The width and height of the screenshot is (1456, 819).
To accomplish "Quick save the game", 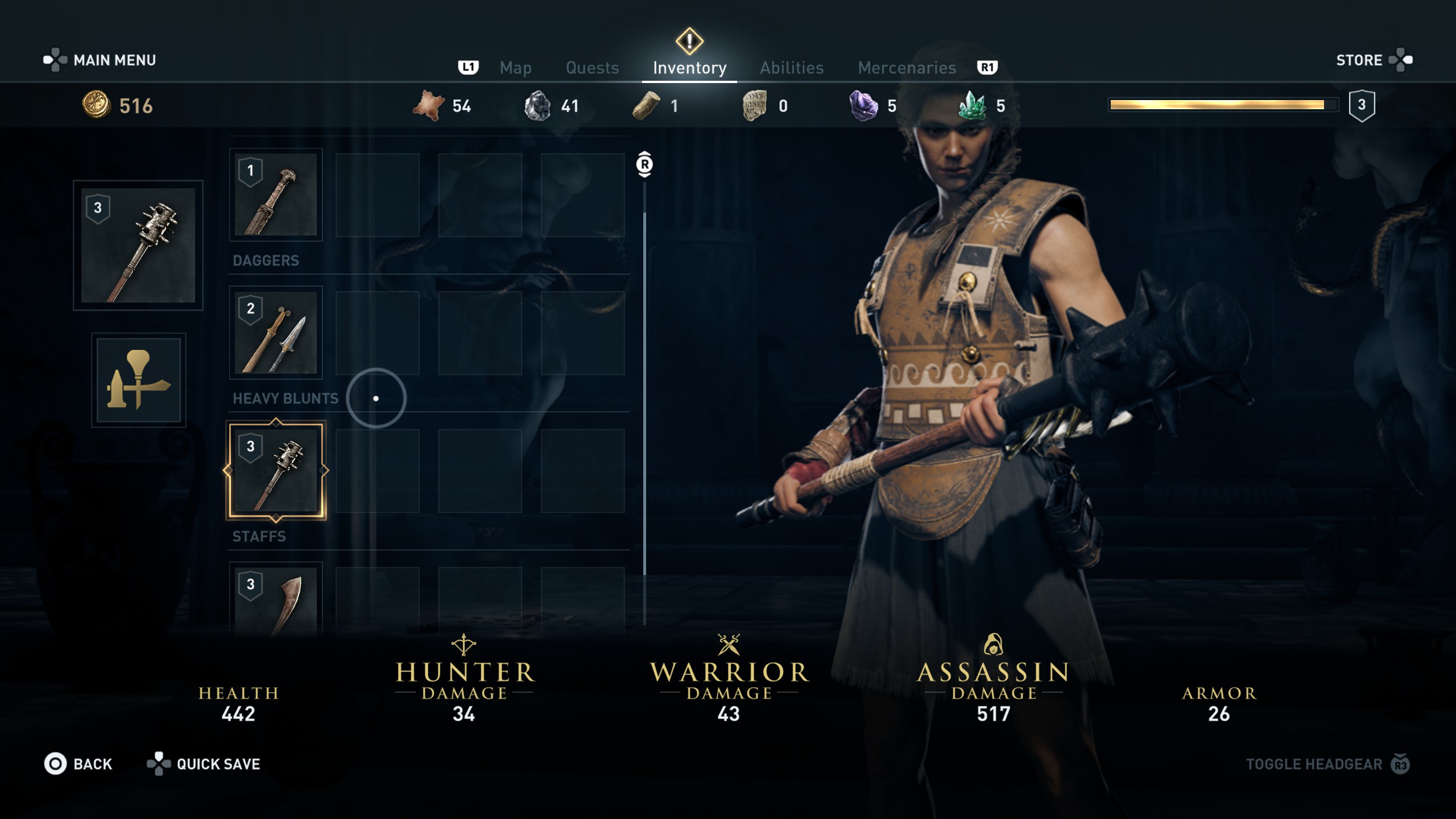I will coord(204,764).
